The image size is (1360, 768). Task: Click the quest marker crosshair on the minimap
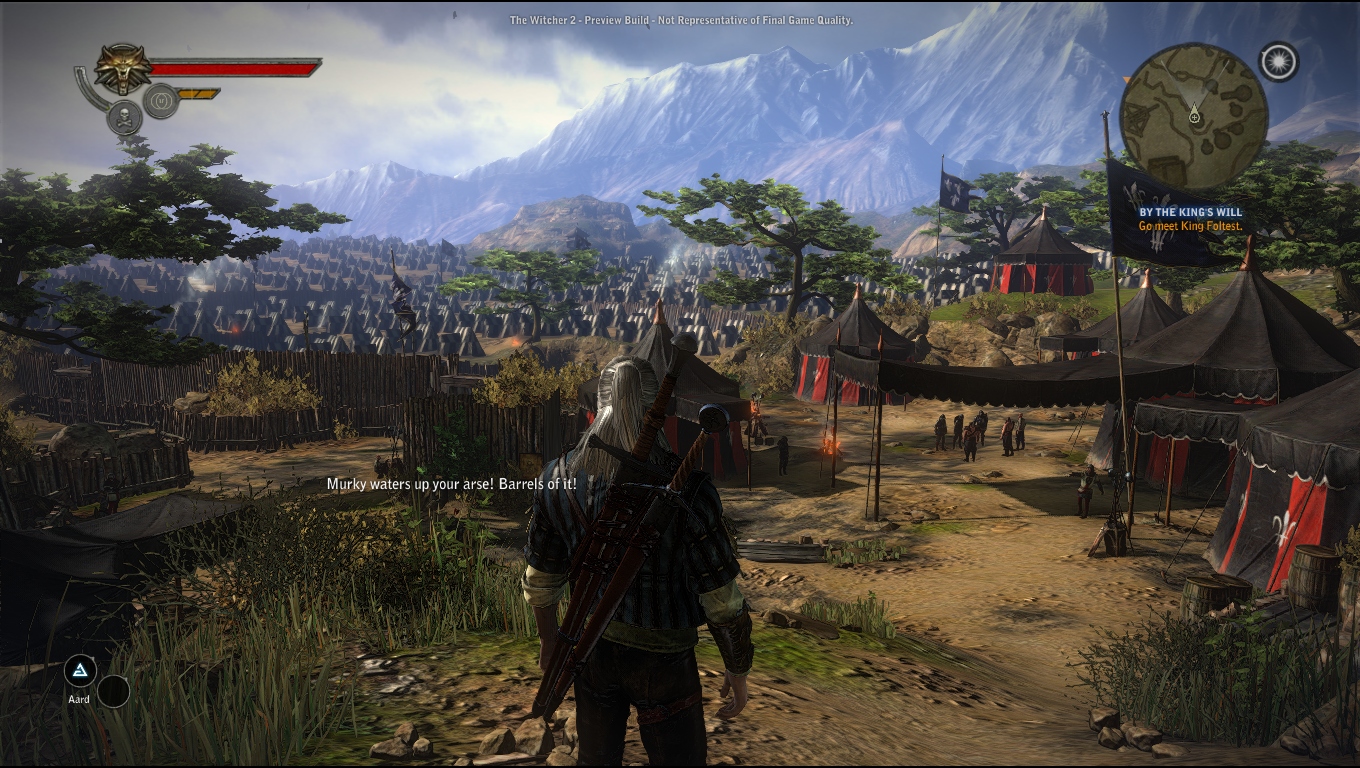coord(1195,117)
